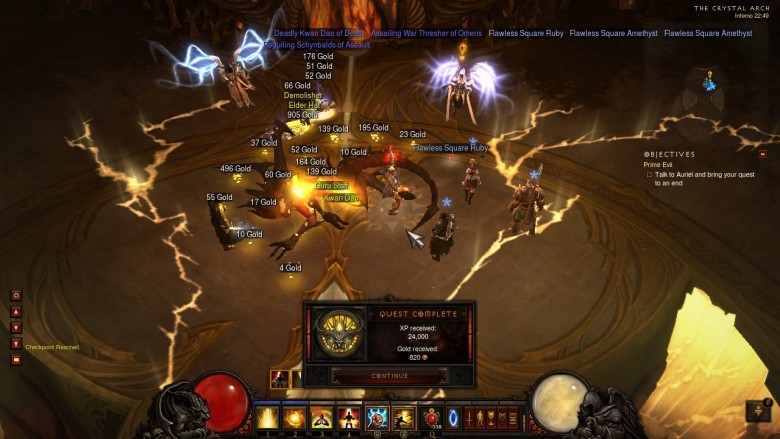
Task: Collapse the Objectives tracker with its red button
Action: pyautogui.click(x=763, y=154)
